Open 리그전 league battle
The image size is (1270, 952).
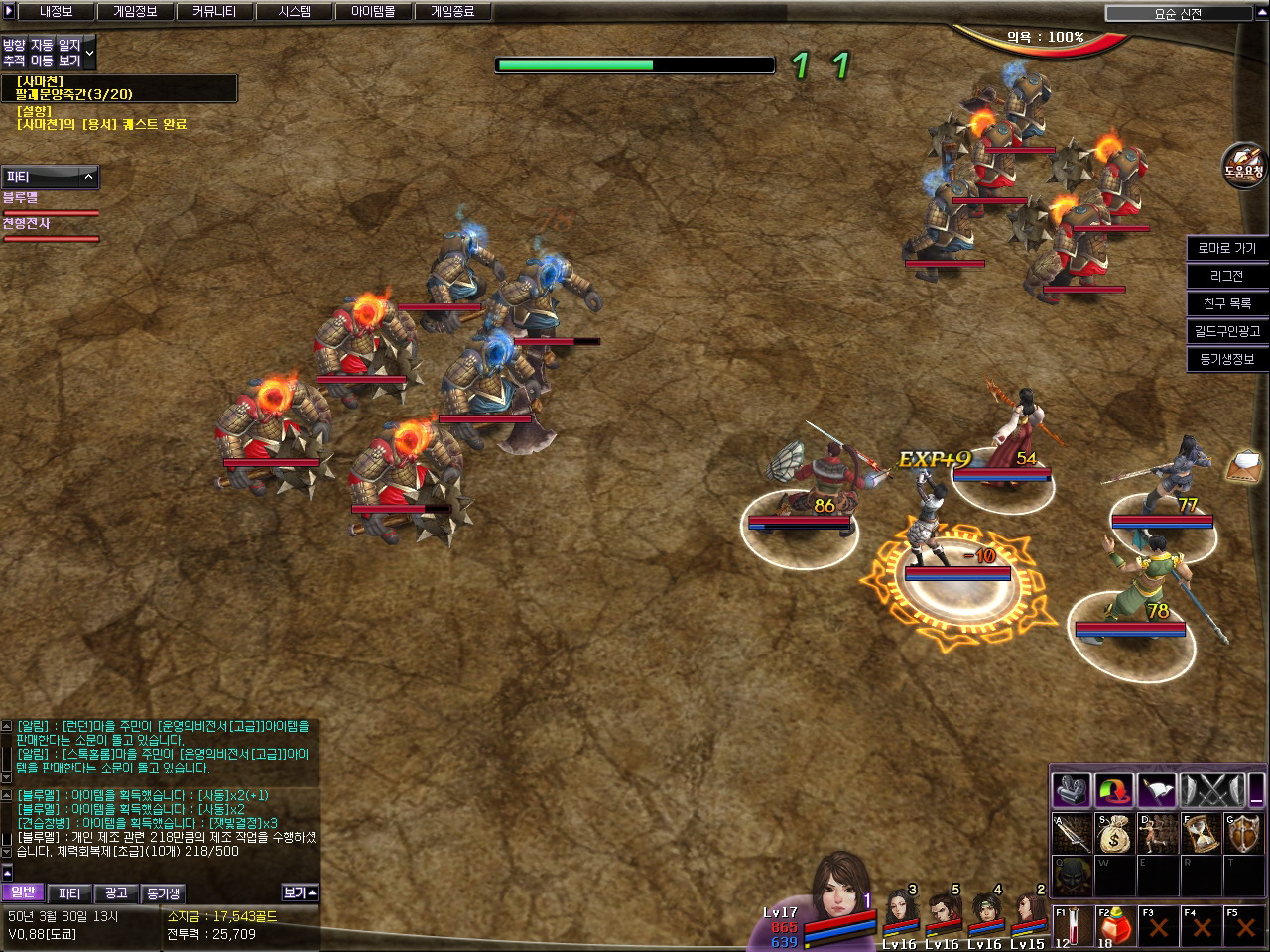[1226, 276]
